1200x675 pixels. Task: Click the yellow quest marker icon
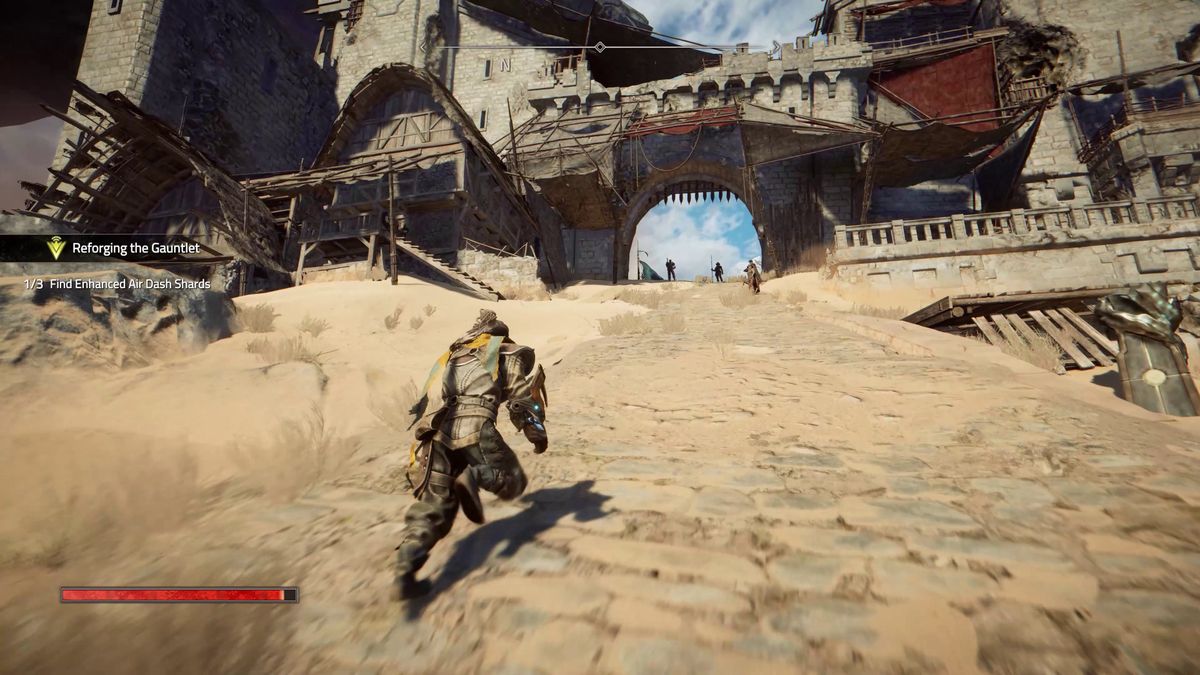pos(56,248)
